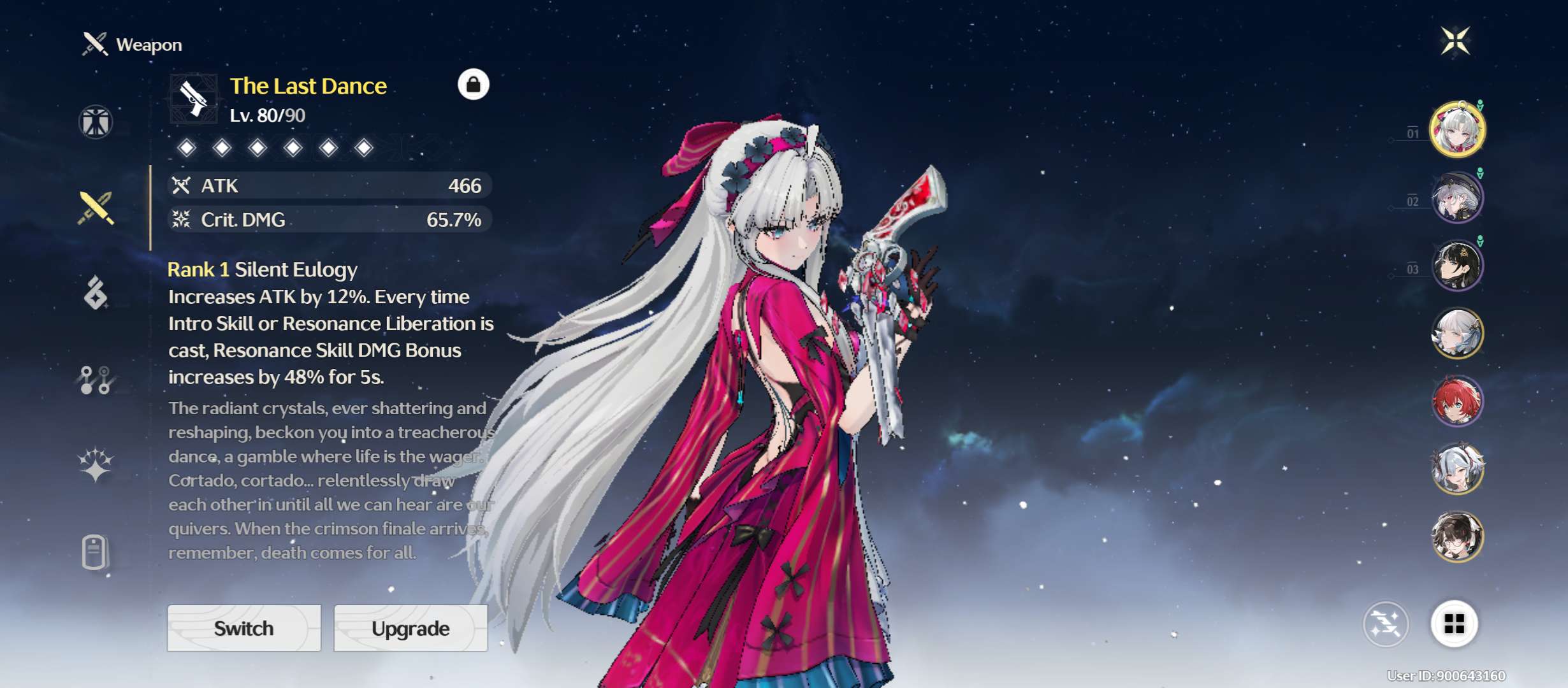
Task: Open the character attributes tab
Action: (x=96, y=122)
